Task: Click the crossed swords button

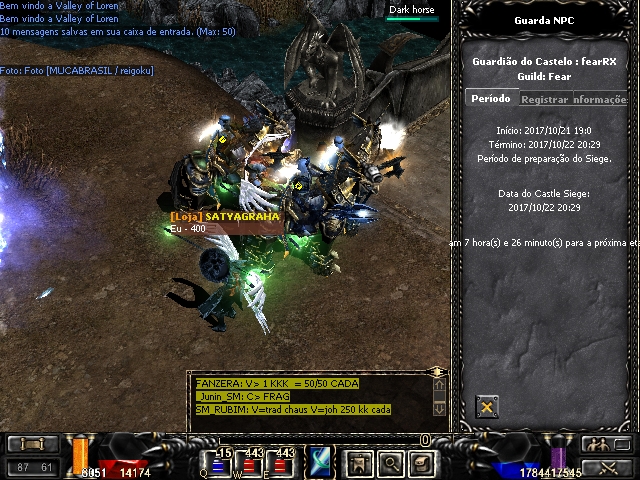Action: click(605, 467)
